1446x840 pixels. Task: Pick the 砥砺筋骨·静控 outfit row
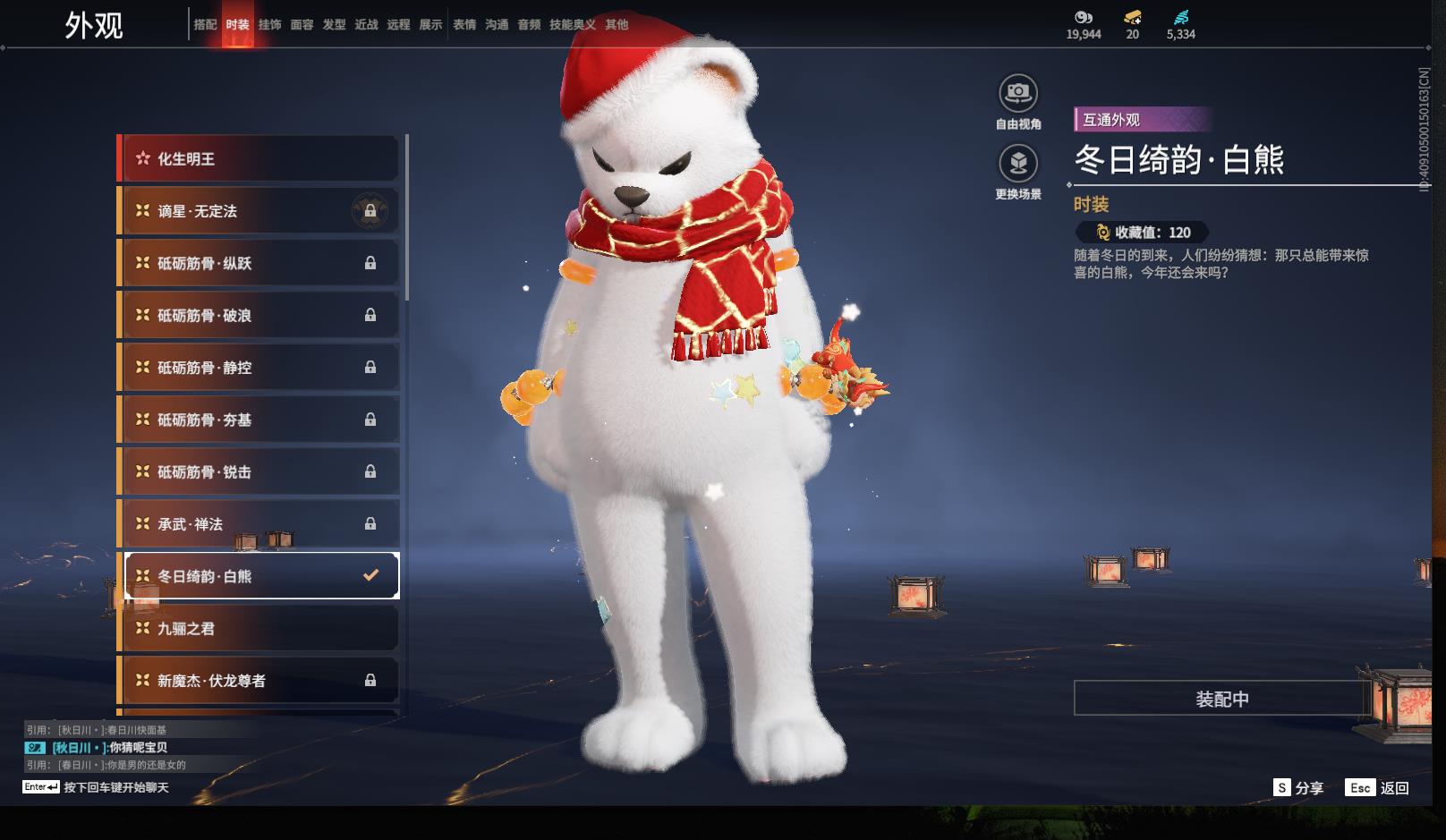[259, 368]
